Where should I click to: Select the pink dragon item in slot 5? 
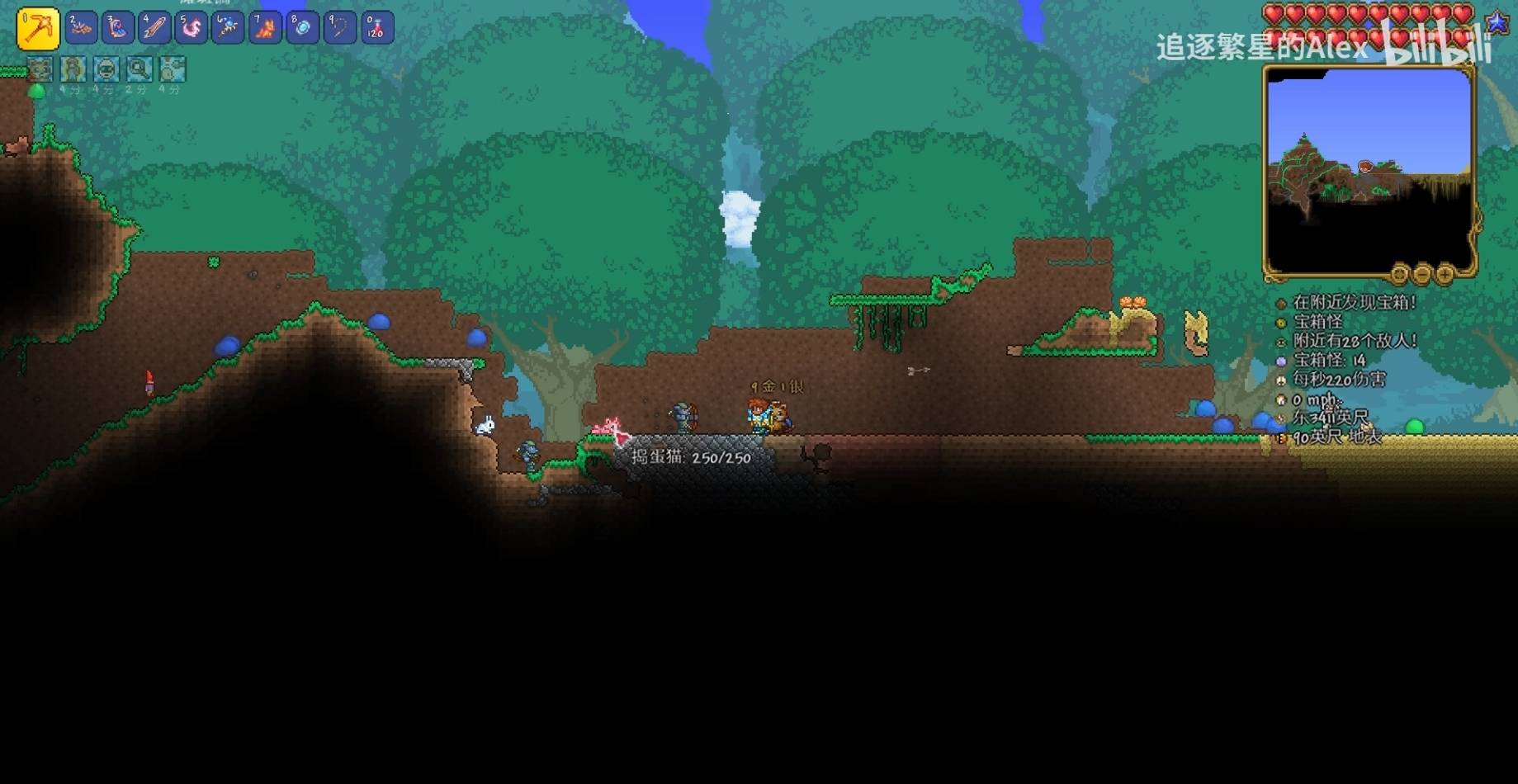click(x=192, y=28)
